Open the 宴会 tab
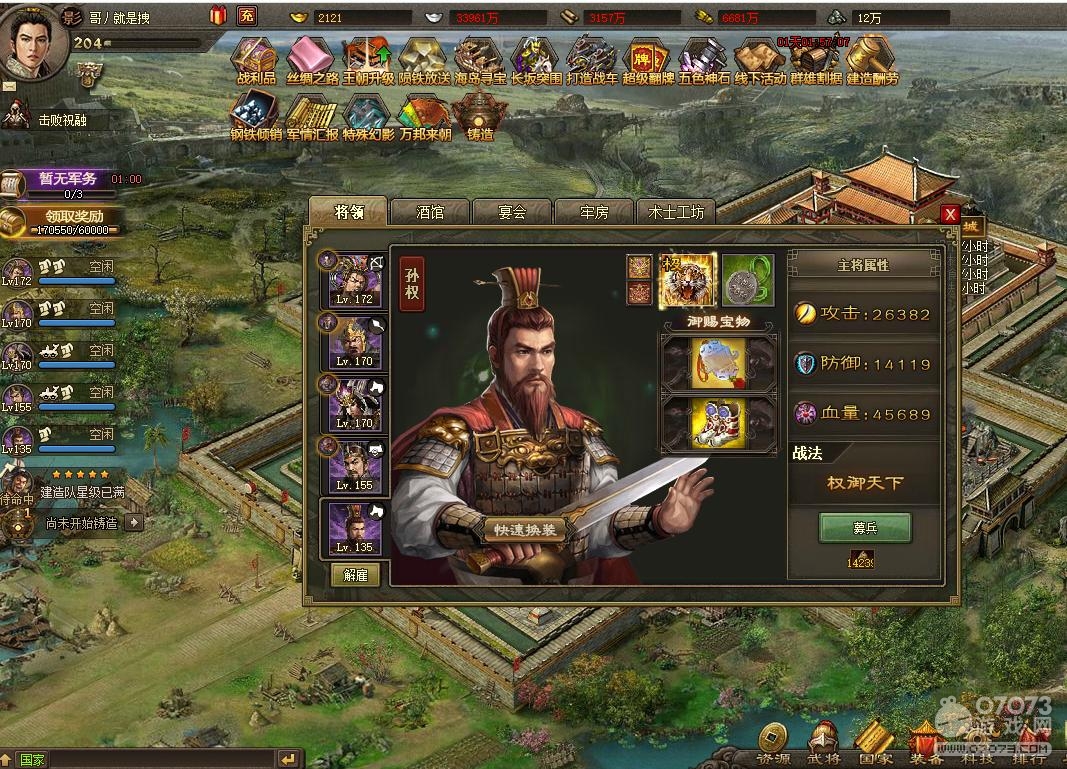This screenshot has width=1067, height=769. point(512,212)
